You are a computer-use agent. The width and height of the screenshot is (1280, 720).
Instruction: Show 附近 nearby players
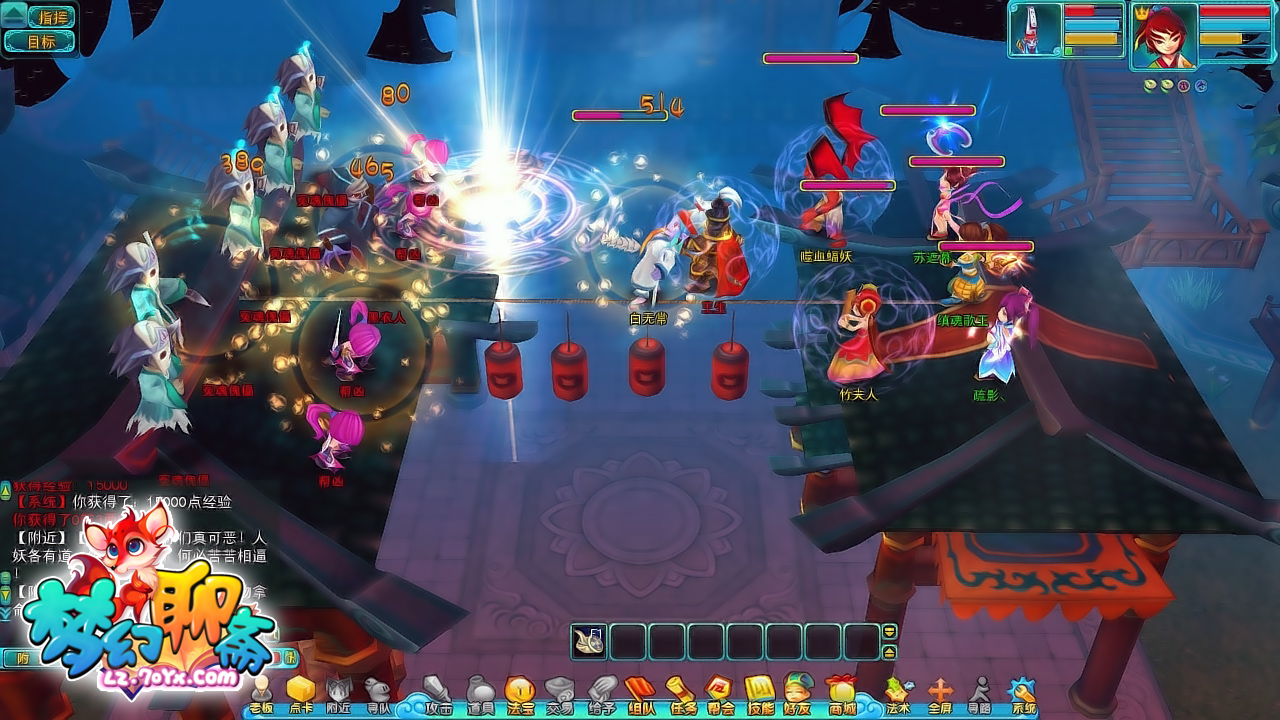339,694
